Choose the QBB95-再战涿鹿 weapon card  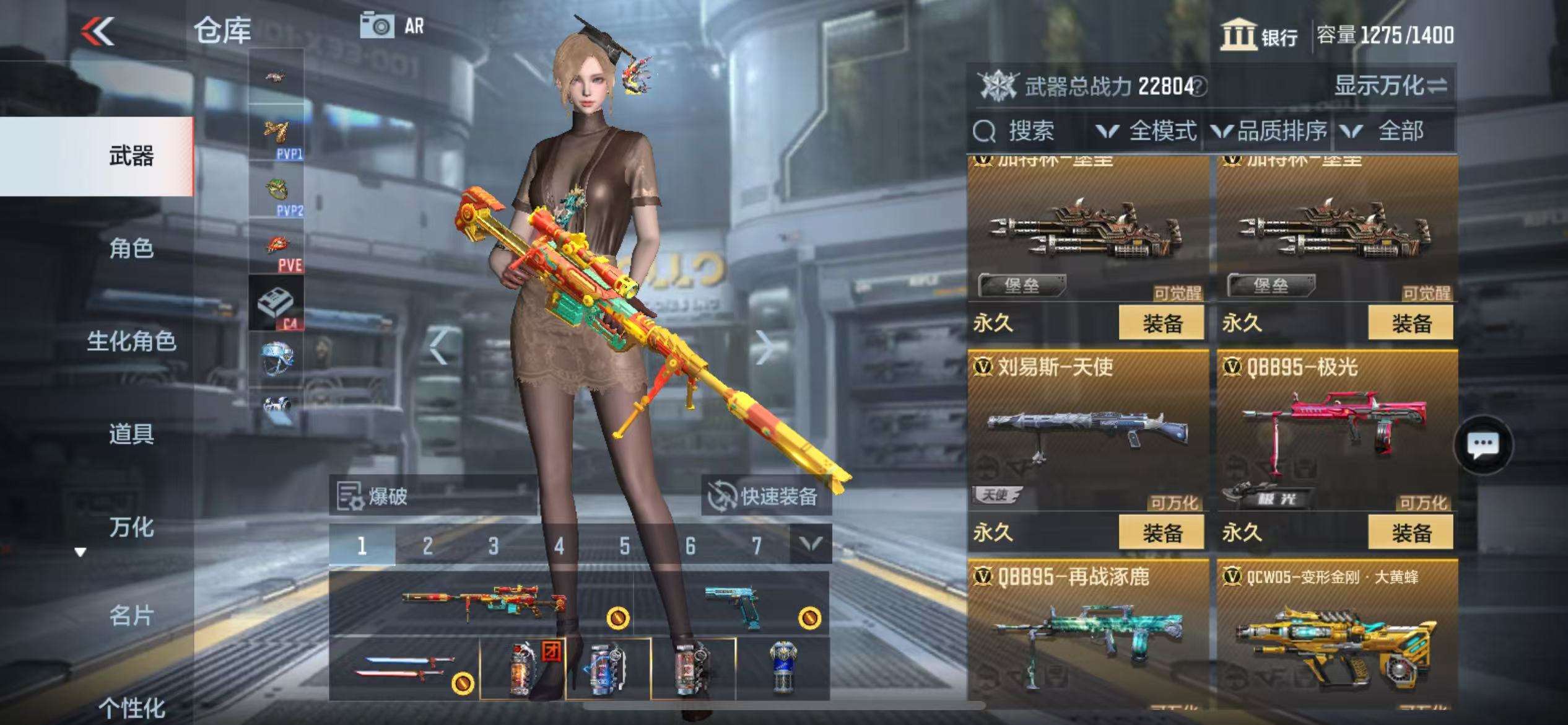pos(1087,638)
